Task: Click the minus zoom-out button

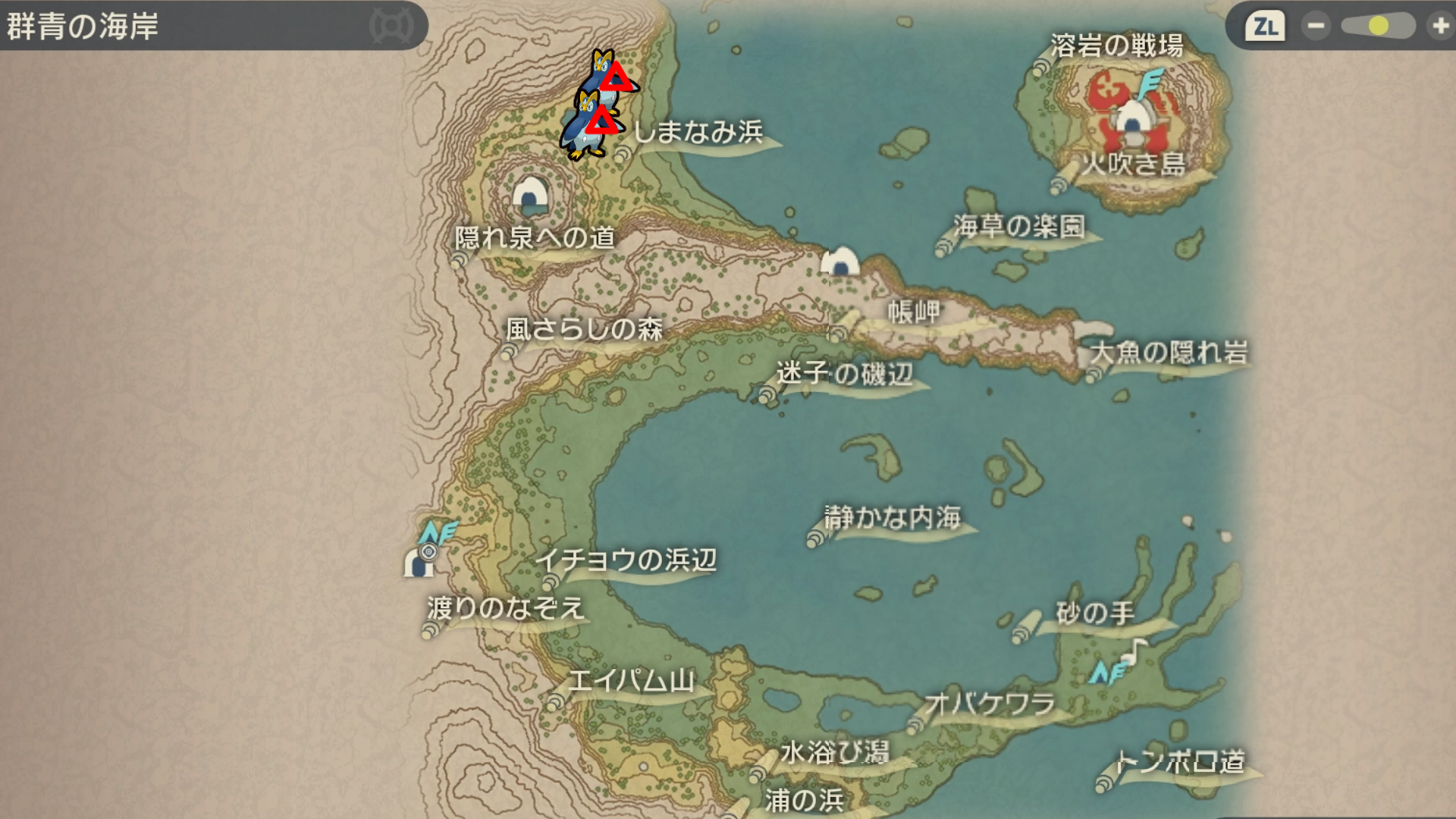Action: pyautogui.click(x=1316, y=27)
